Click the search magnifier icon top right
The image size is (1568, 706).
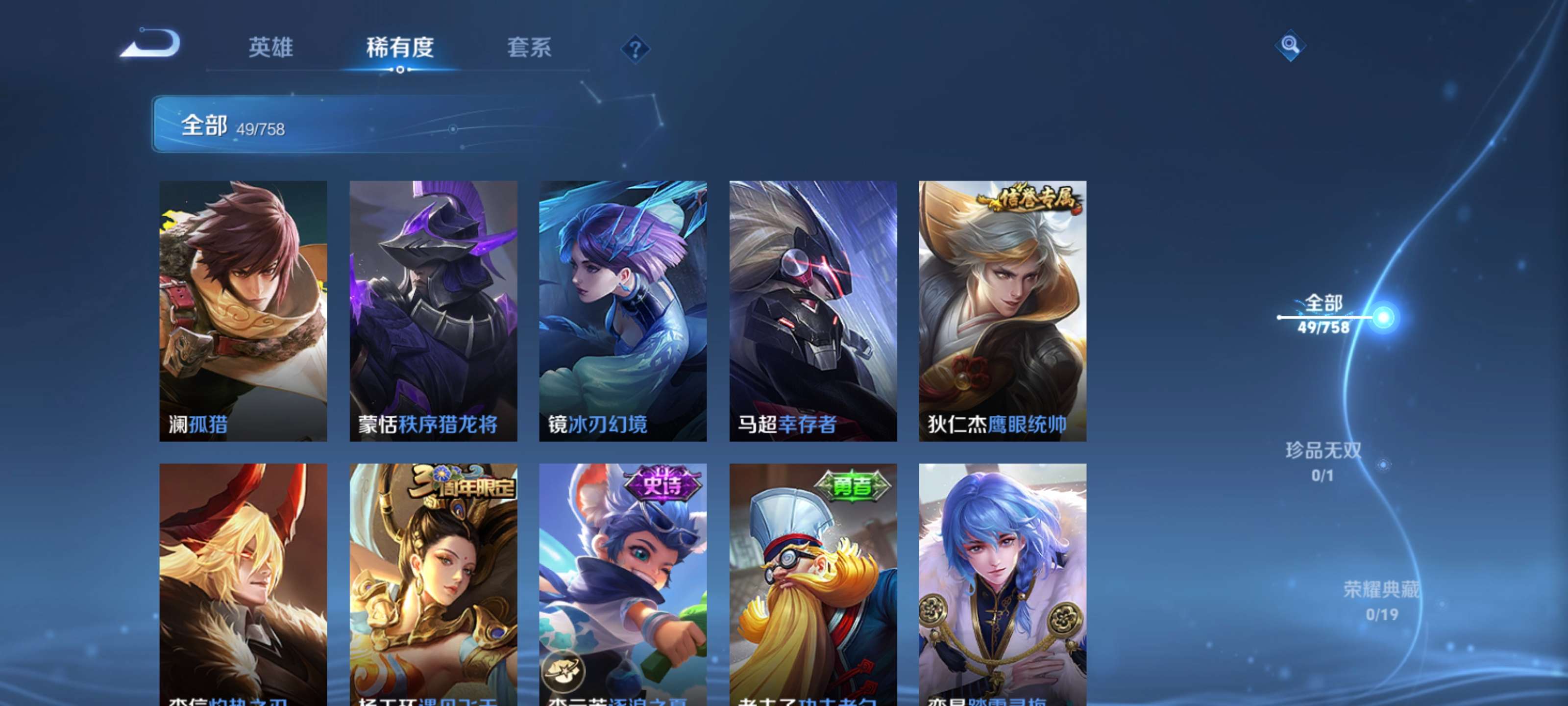1291,45
